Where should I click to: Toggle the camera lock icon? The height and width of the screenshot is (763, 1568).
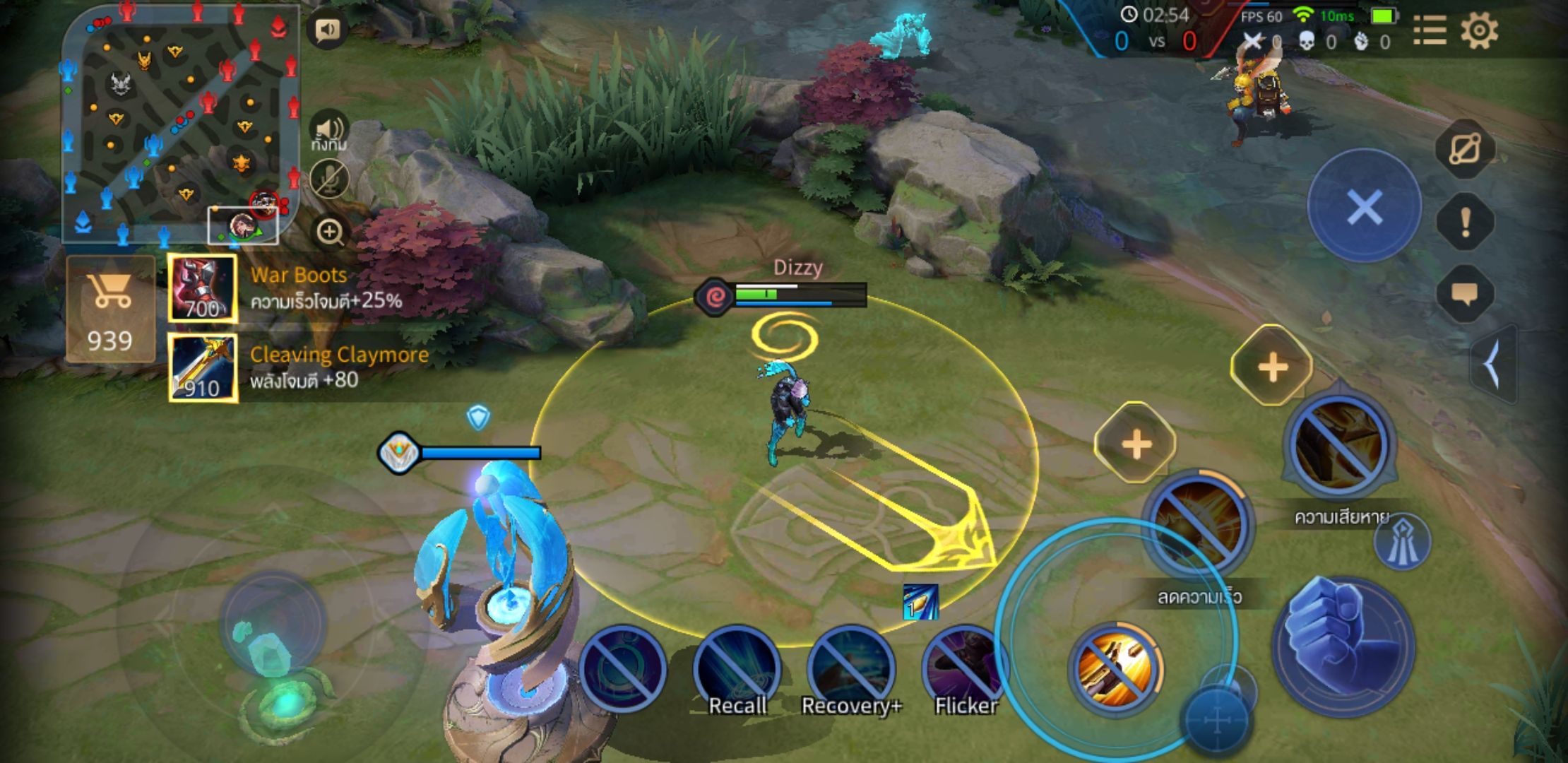click(x=1466, y=149)
